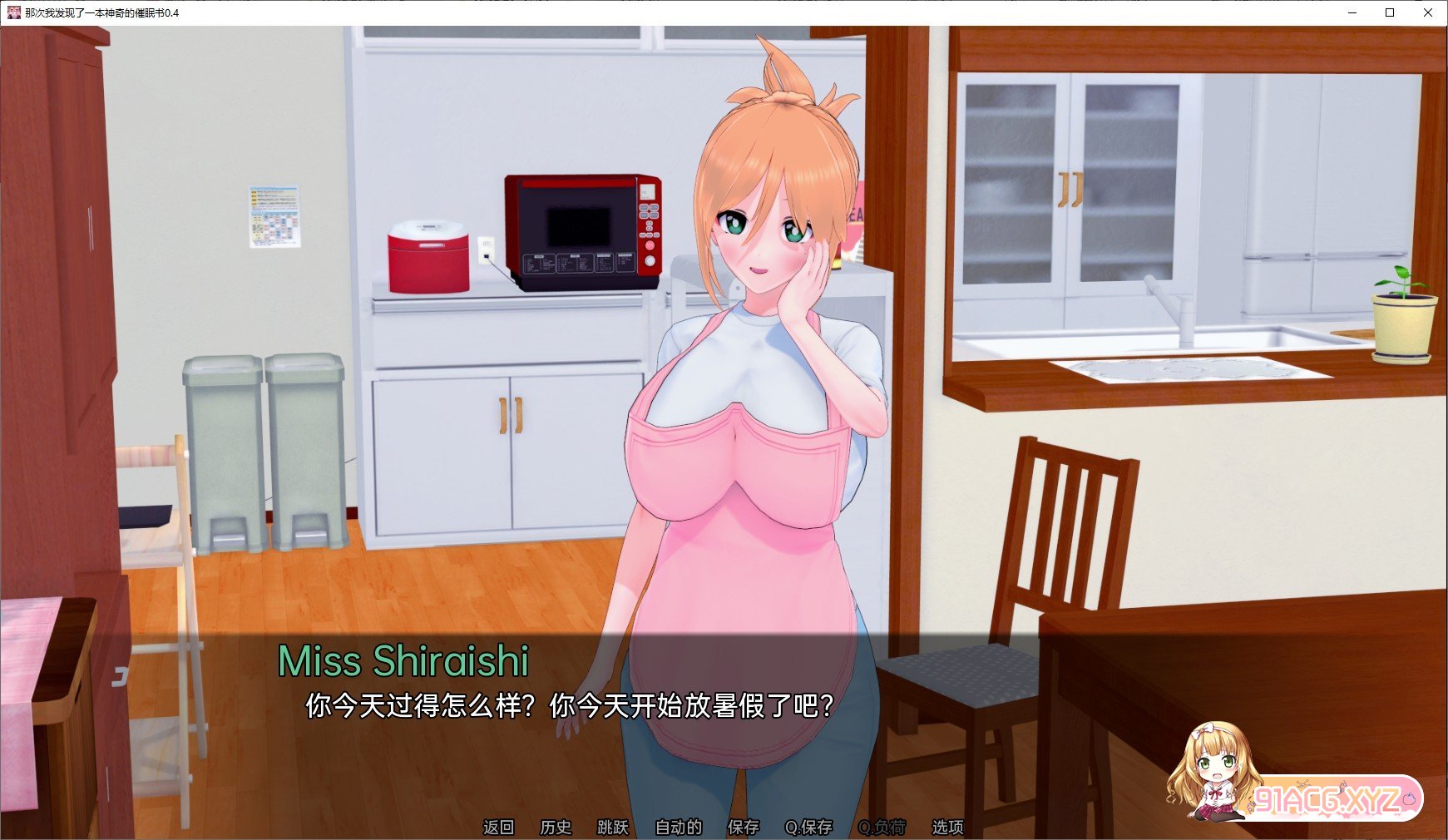Open the 选项 (Options) menu
This screenshot has width=1448, height=840.
point(947,827)
